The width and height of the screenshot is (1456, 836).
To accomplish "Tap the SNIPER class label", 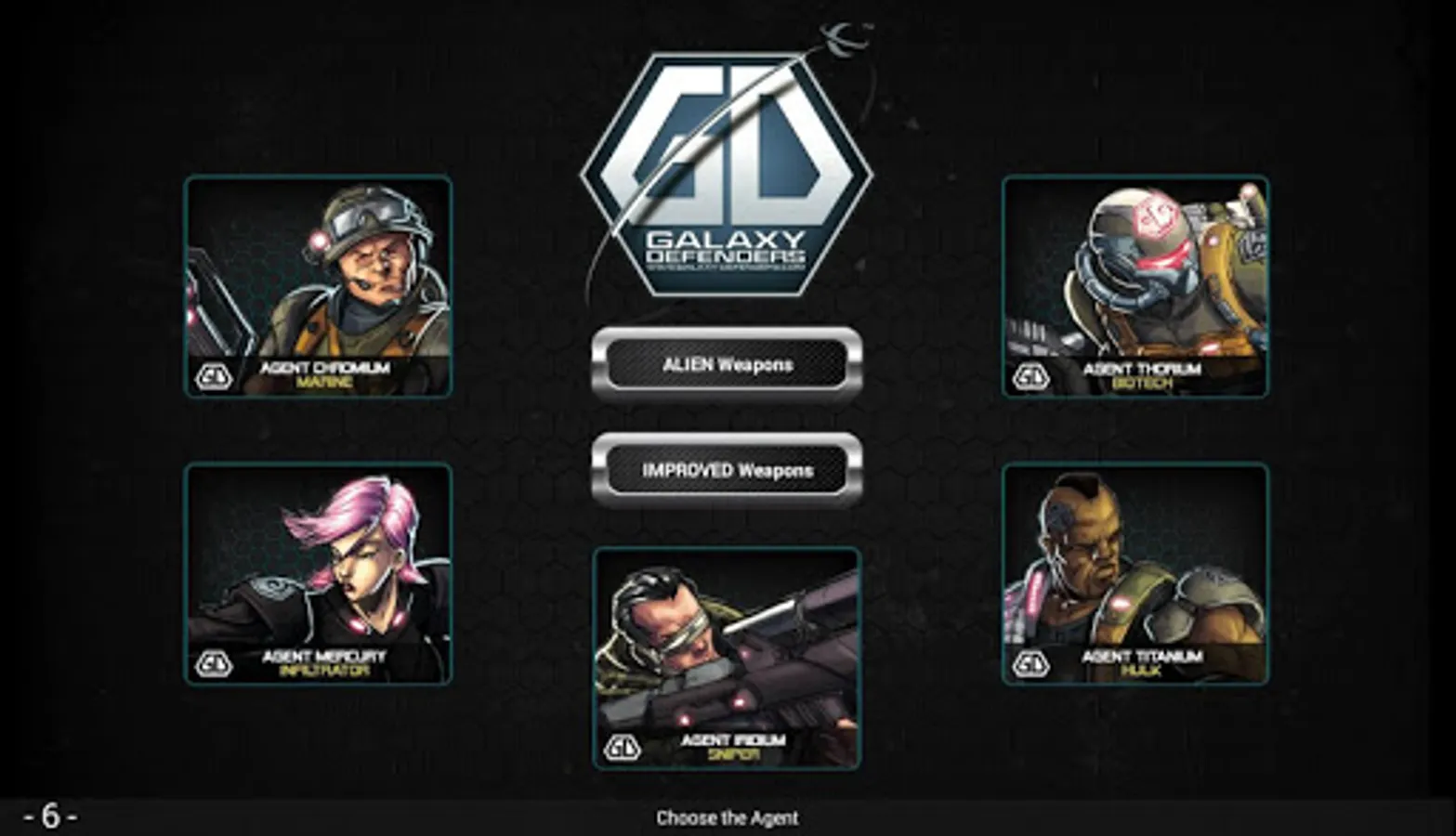I will coord(737,754).
